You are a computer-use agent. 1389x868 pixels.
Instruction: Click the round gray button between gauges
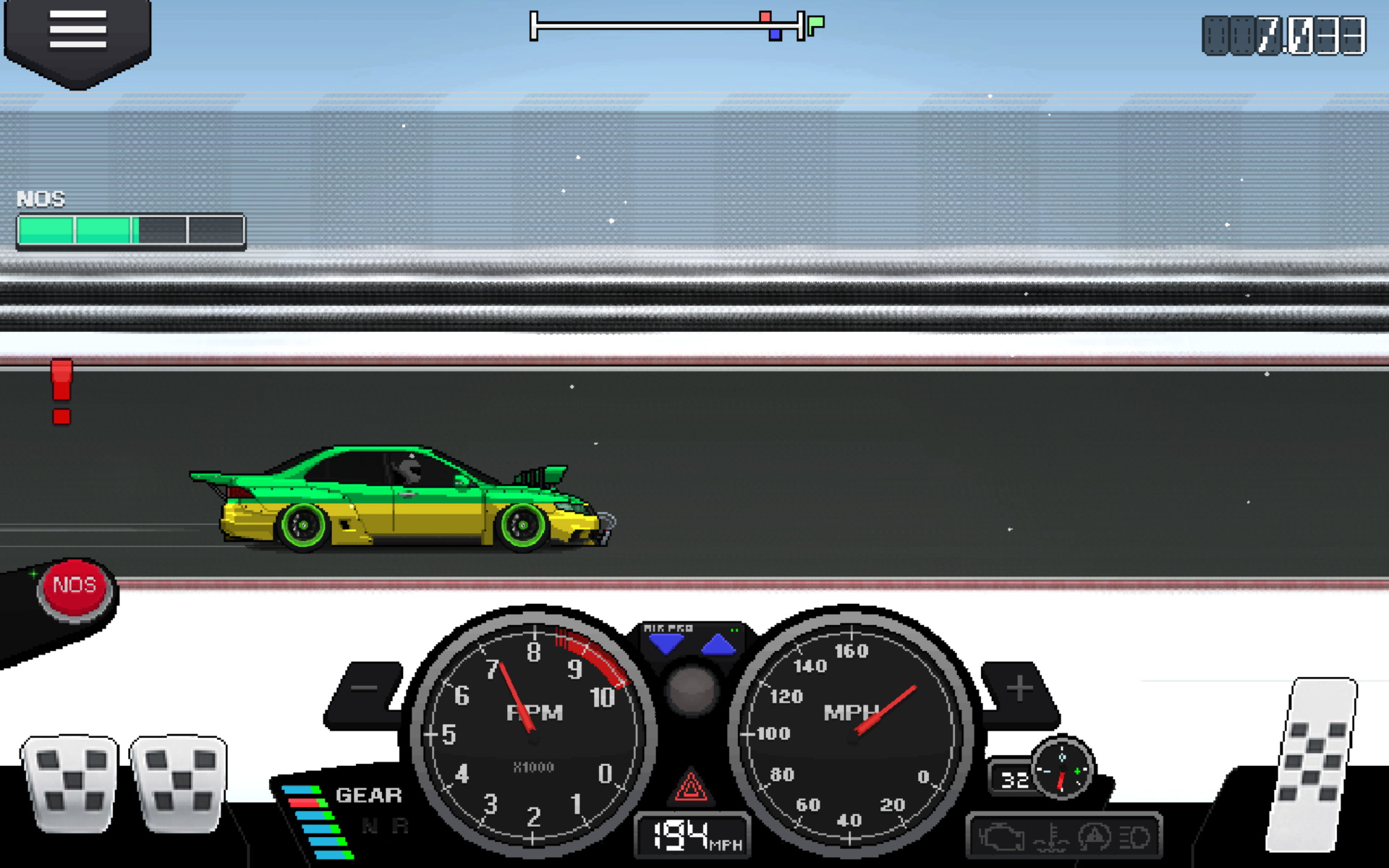[x=692, y=689]
